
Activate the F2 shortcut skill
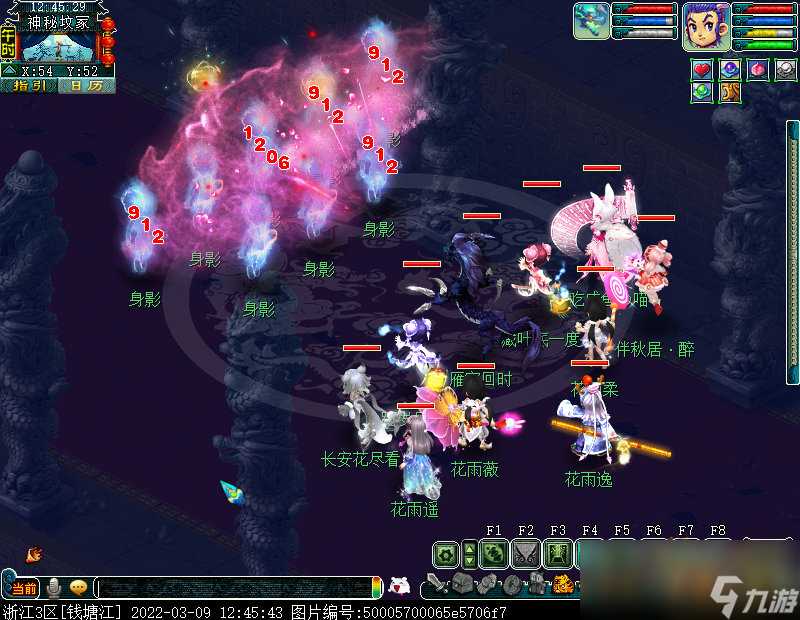pyautogui.click(x=525, y=554)
